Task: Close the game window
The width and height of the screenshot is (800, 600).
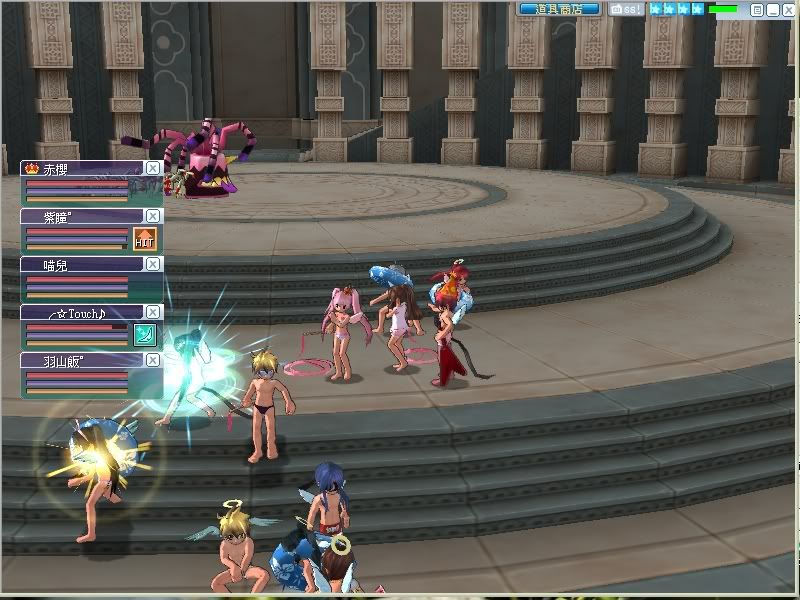Action: pyautogui.click(x=787, y=9)
